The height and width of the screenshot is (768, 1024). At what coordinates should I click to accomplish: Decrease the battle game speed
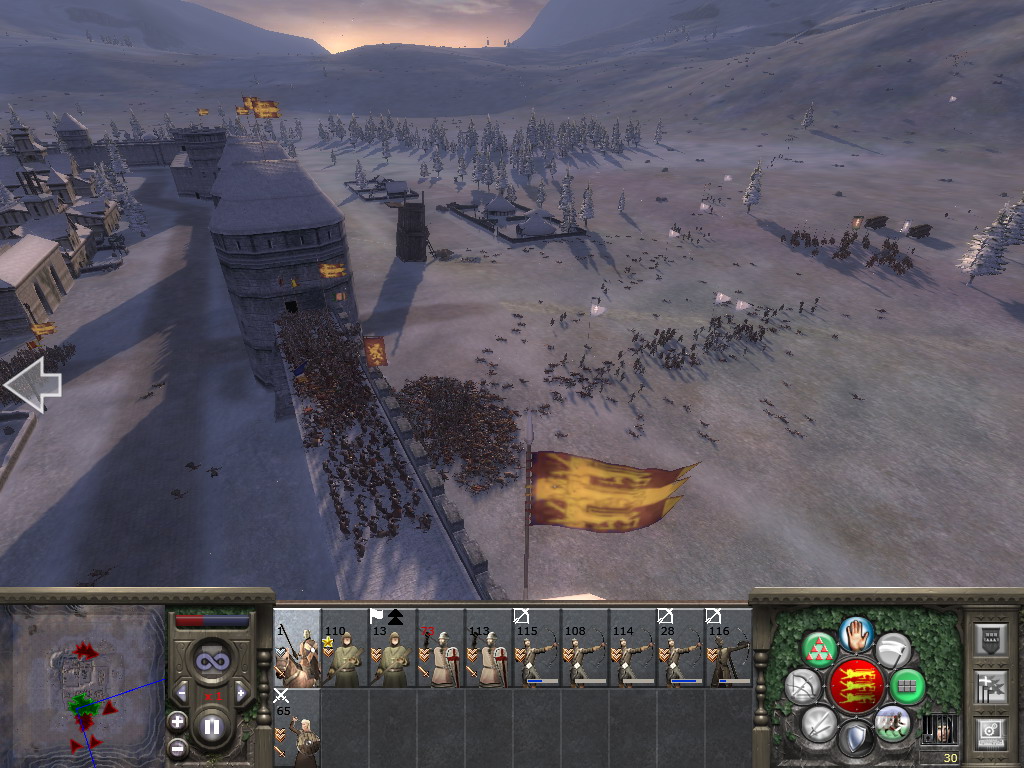182,692
